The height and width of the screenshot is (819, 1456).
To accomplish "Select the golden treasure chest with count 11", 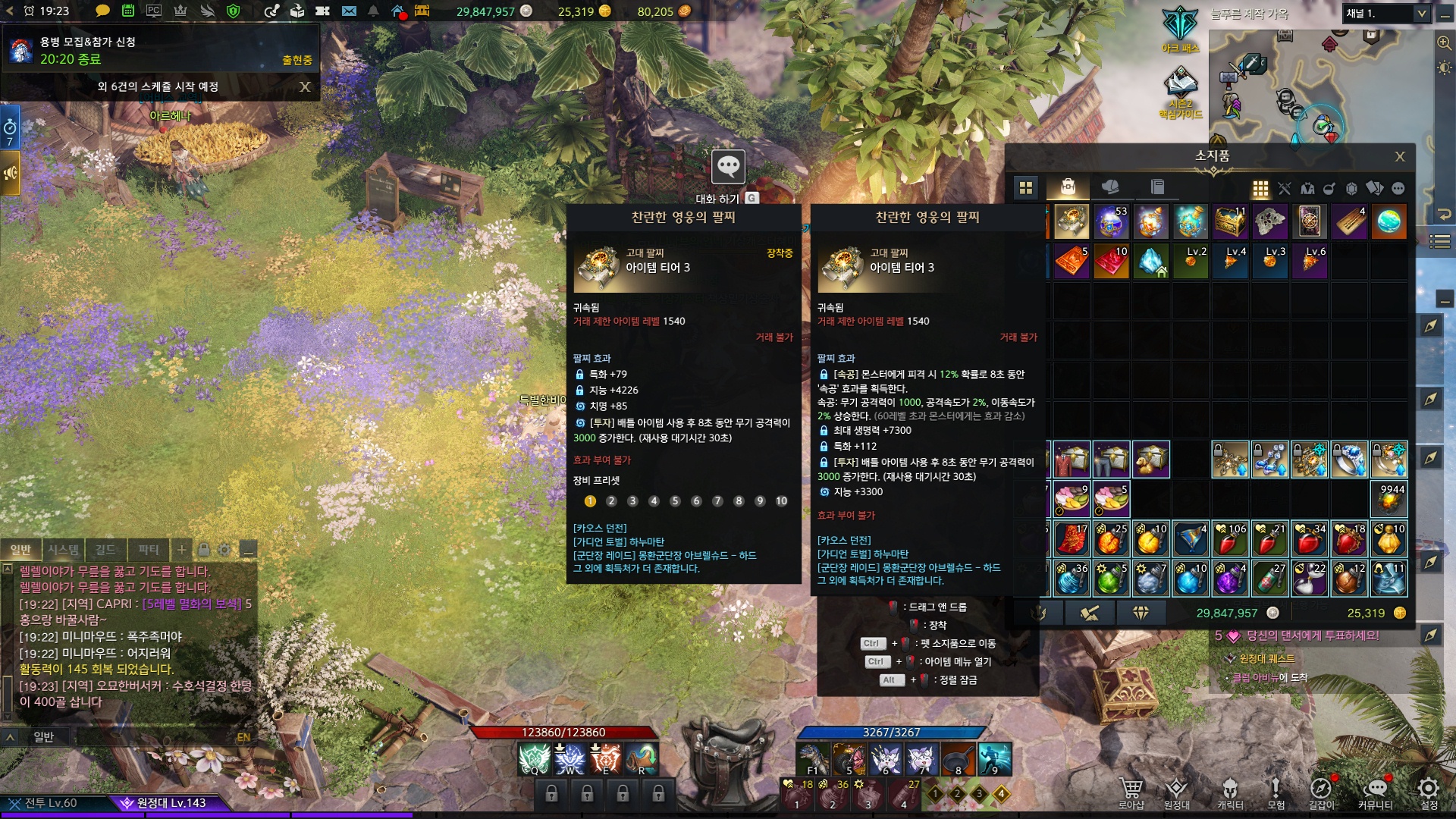I will [1229, 222].
